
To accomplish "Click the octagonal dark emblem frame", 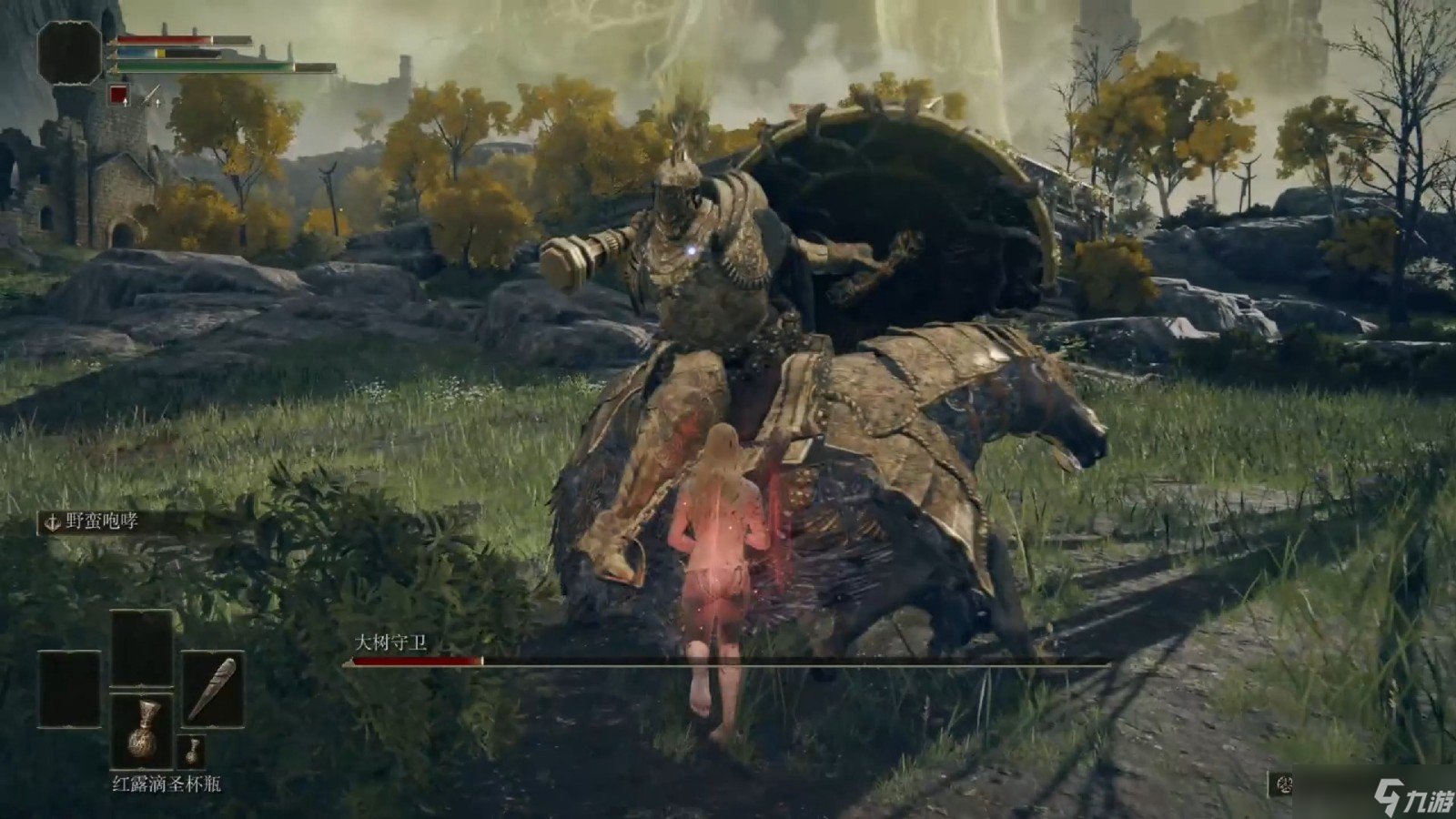I will click(69, 53).
